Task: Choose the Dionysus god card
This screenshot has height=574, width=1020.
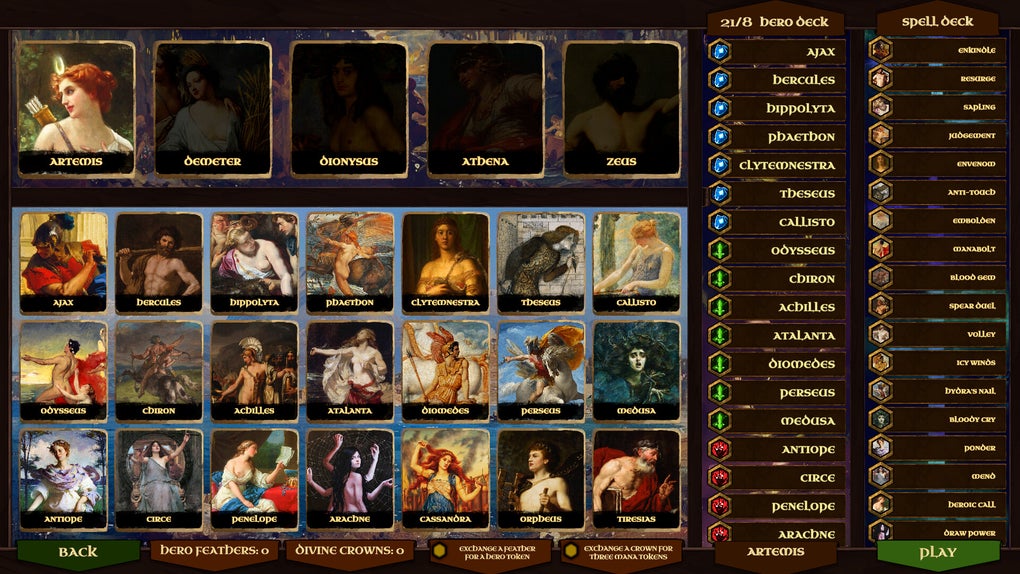Action: (349, 108)
